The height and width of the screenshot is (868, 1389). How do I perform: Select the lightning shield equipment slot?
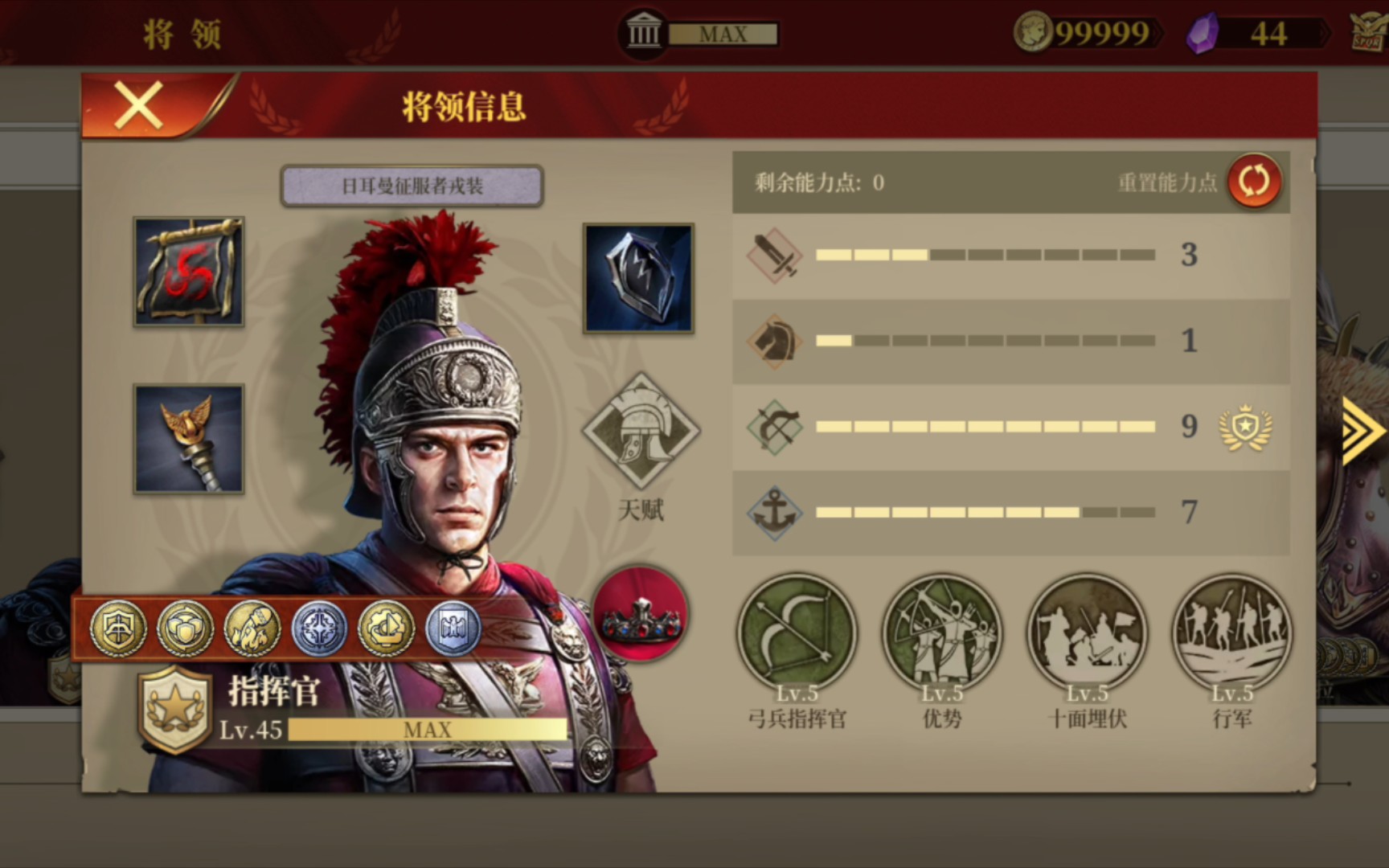tap(638, 278)
